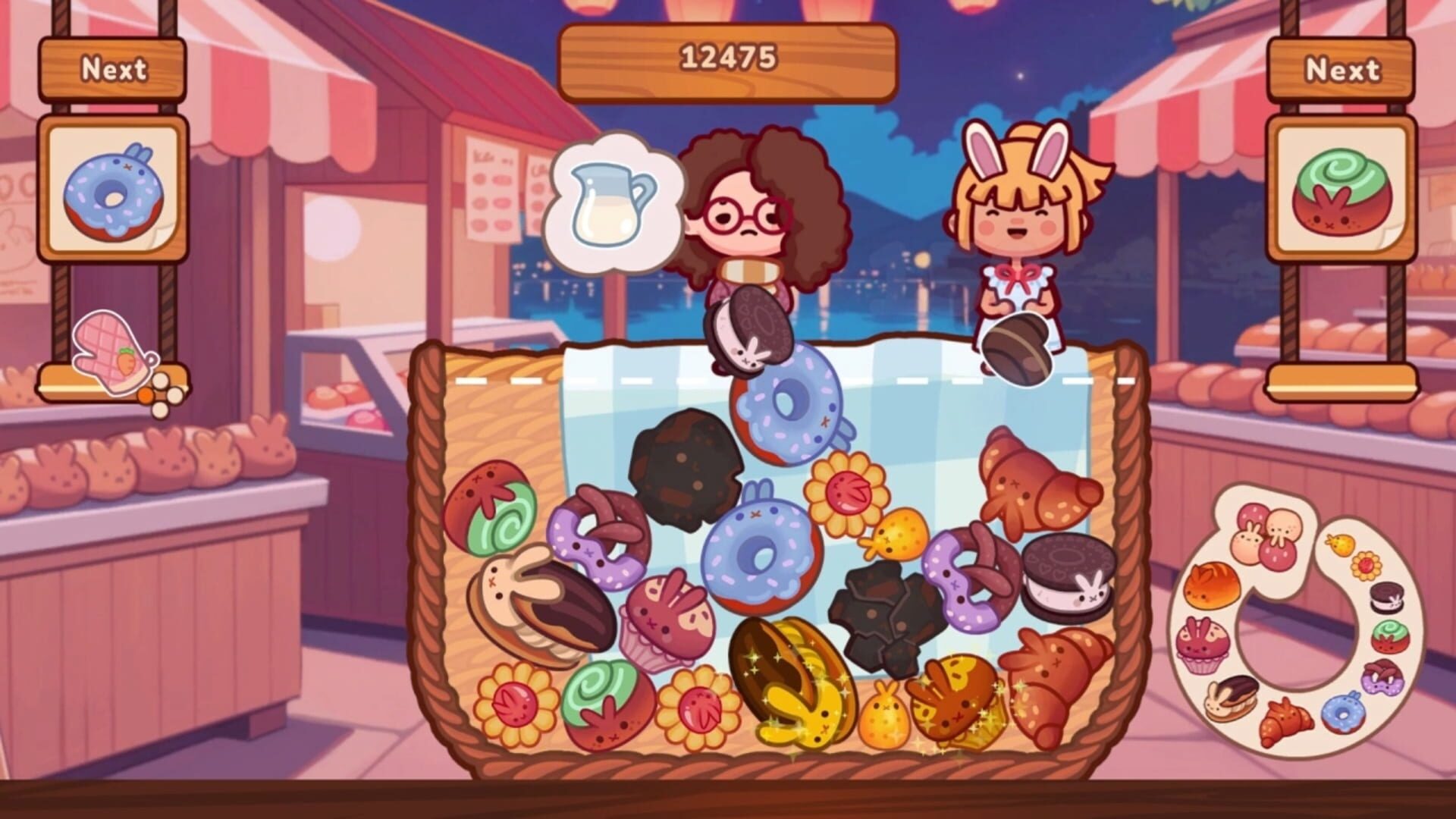Image resolution: width=1456 pixels, height=819 pixels.
Task: Select the flower cookie on the evolution wheel
Action: [1366, 564]
